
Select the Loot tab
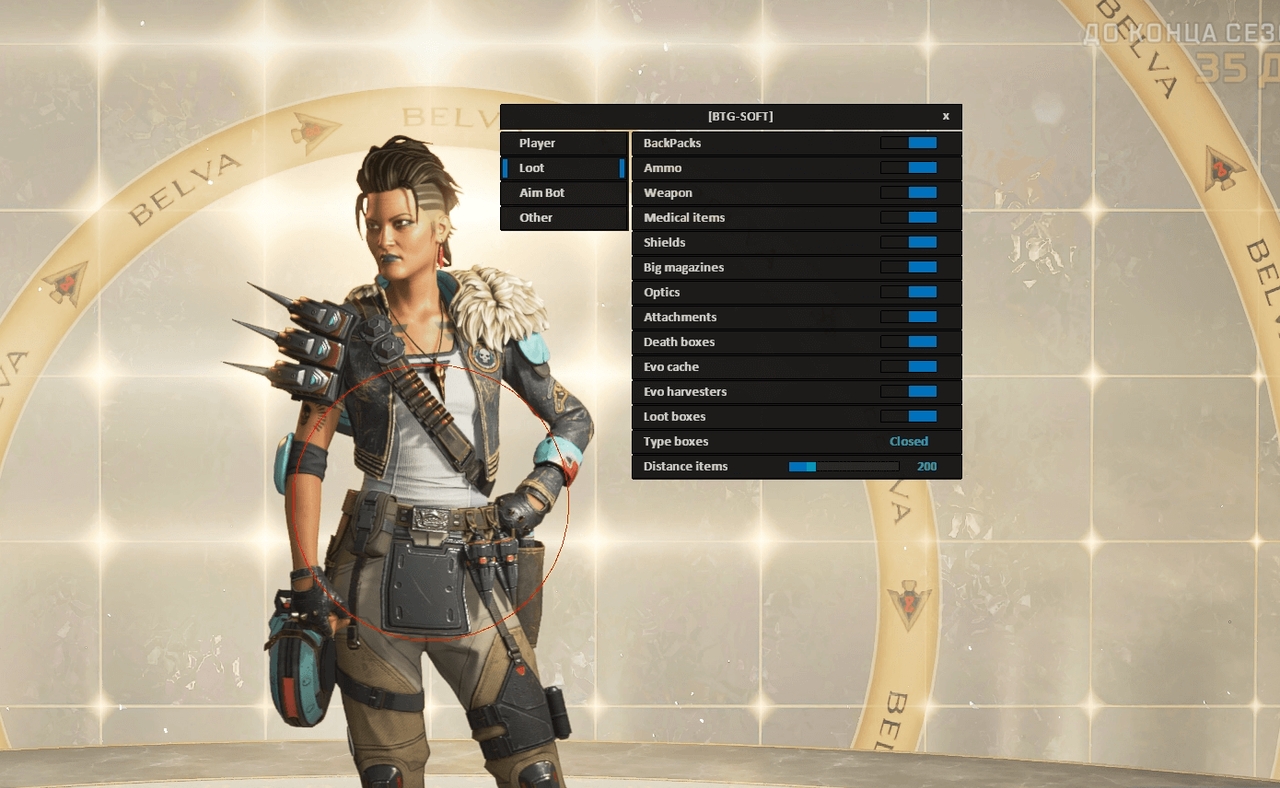(x=563, y=168)
